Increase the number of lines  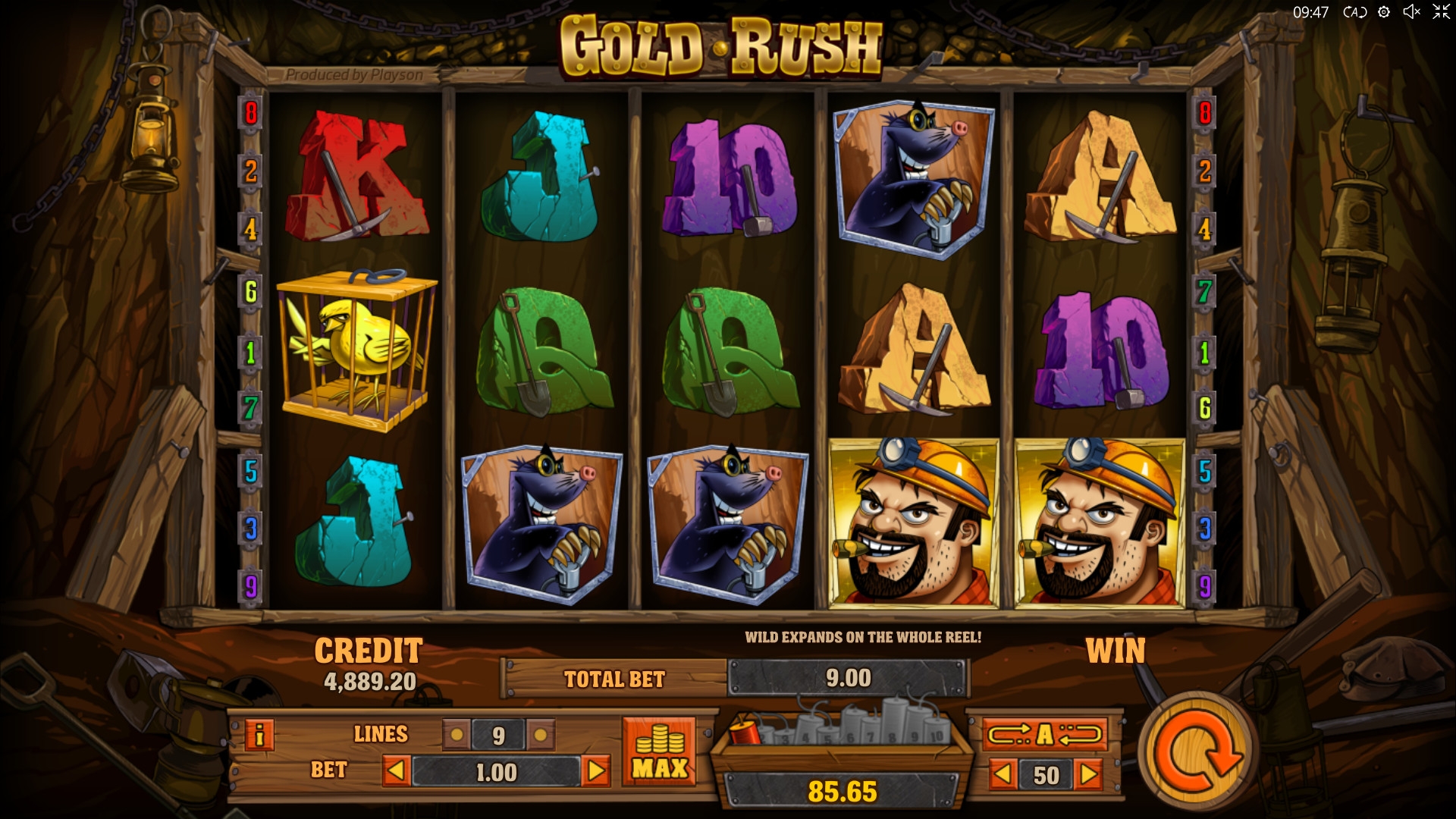(540, 735)
